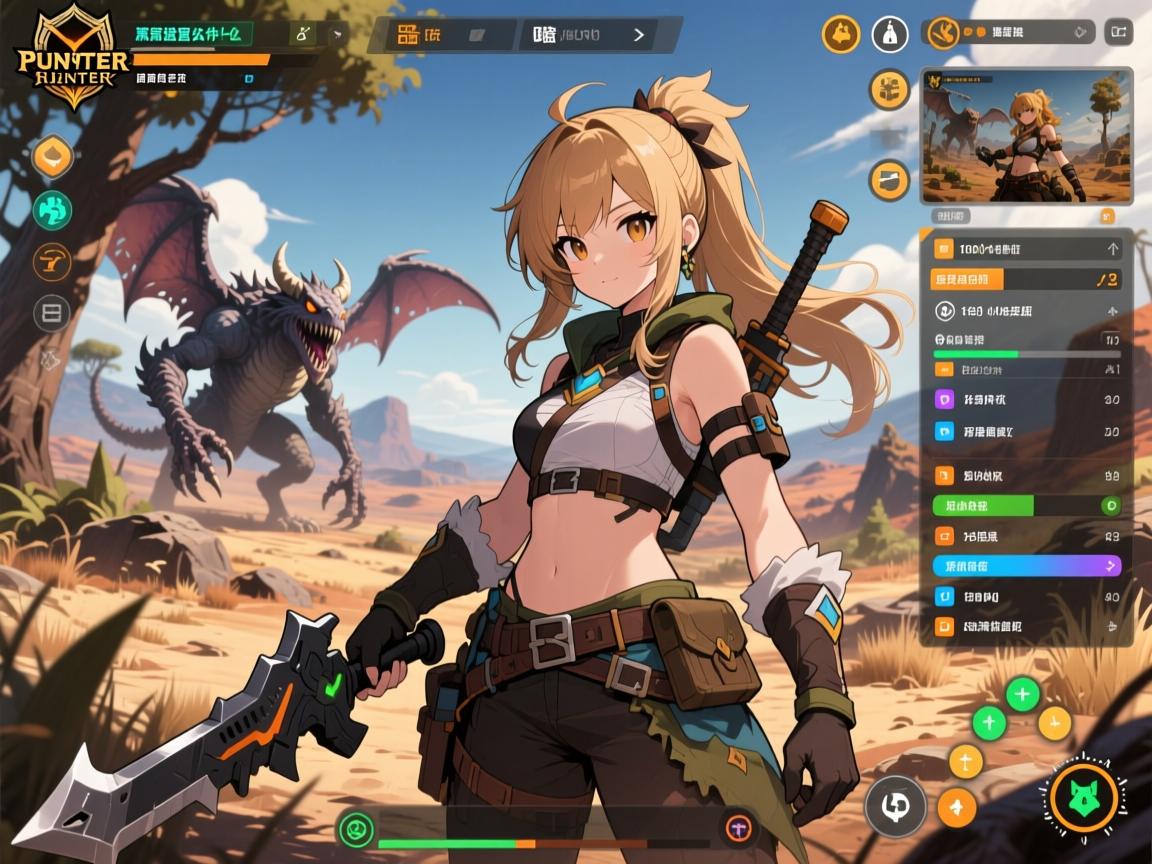The width and height of the screenshot is (1152, 864).
Task: Click the arrow at the top bar's right end
Action: pos(639,35)
